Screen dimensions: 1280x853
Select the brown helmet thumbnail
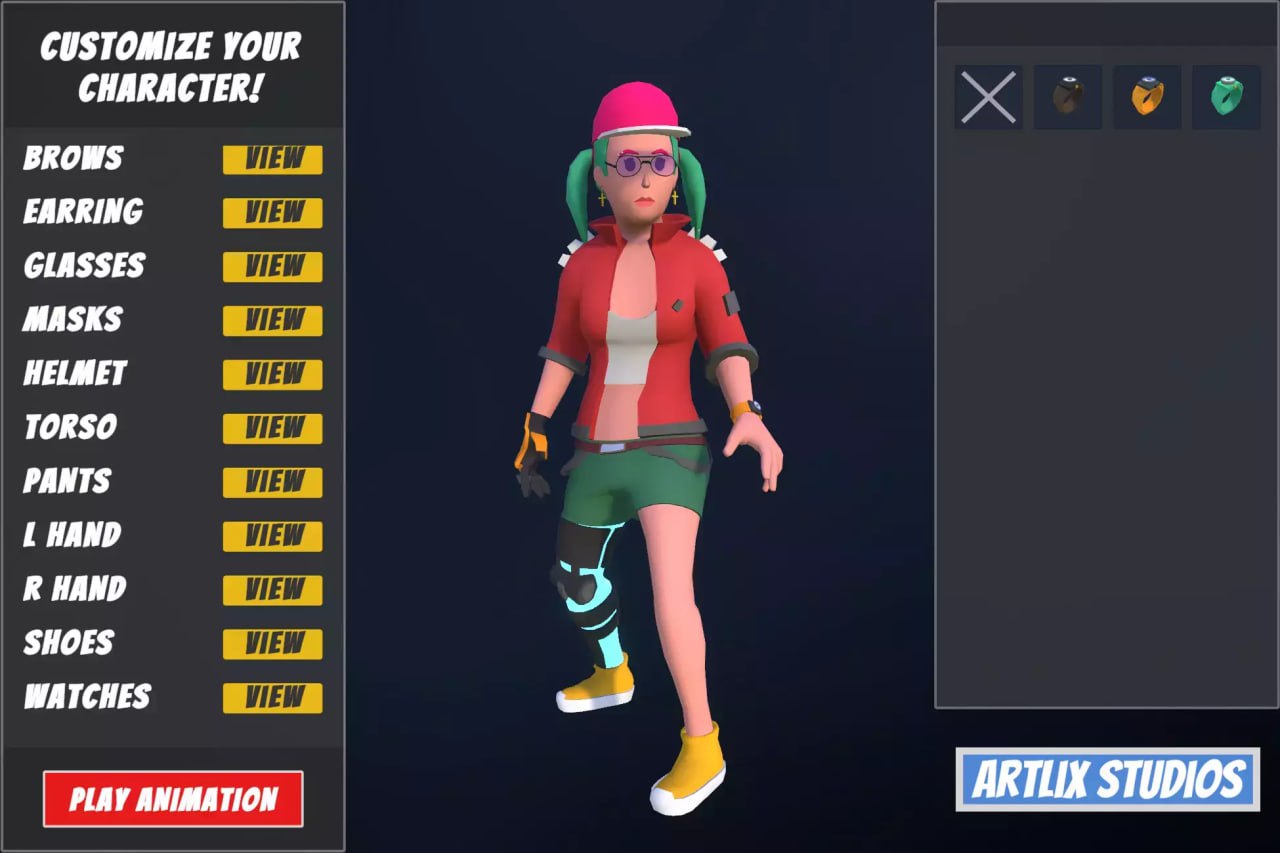point(1067,97)
